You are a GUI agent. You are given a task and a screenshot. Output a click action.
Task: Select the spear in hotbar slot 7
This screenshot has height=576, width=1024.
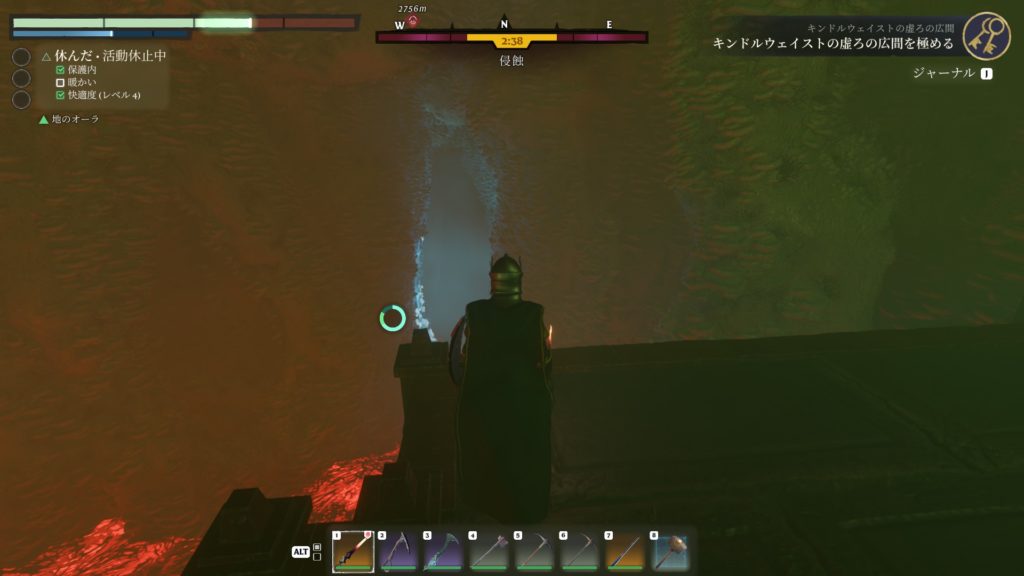click(625, 553)
